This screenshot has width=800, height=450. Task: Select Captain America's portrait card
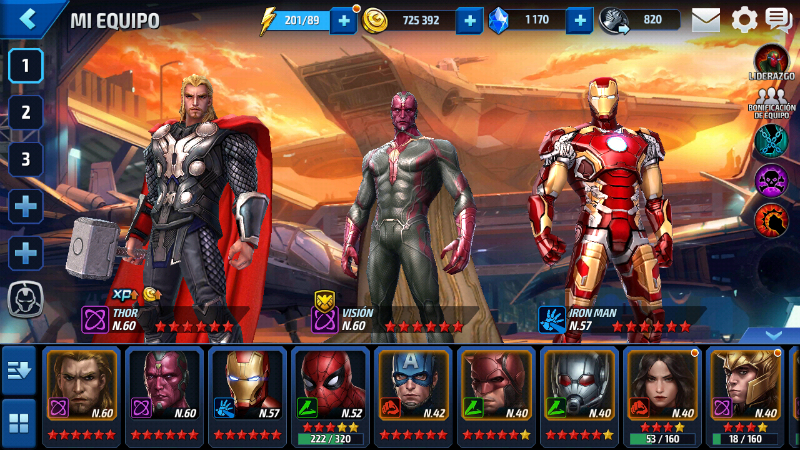coord(413,395)
